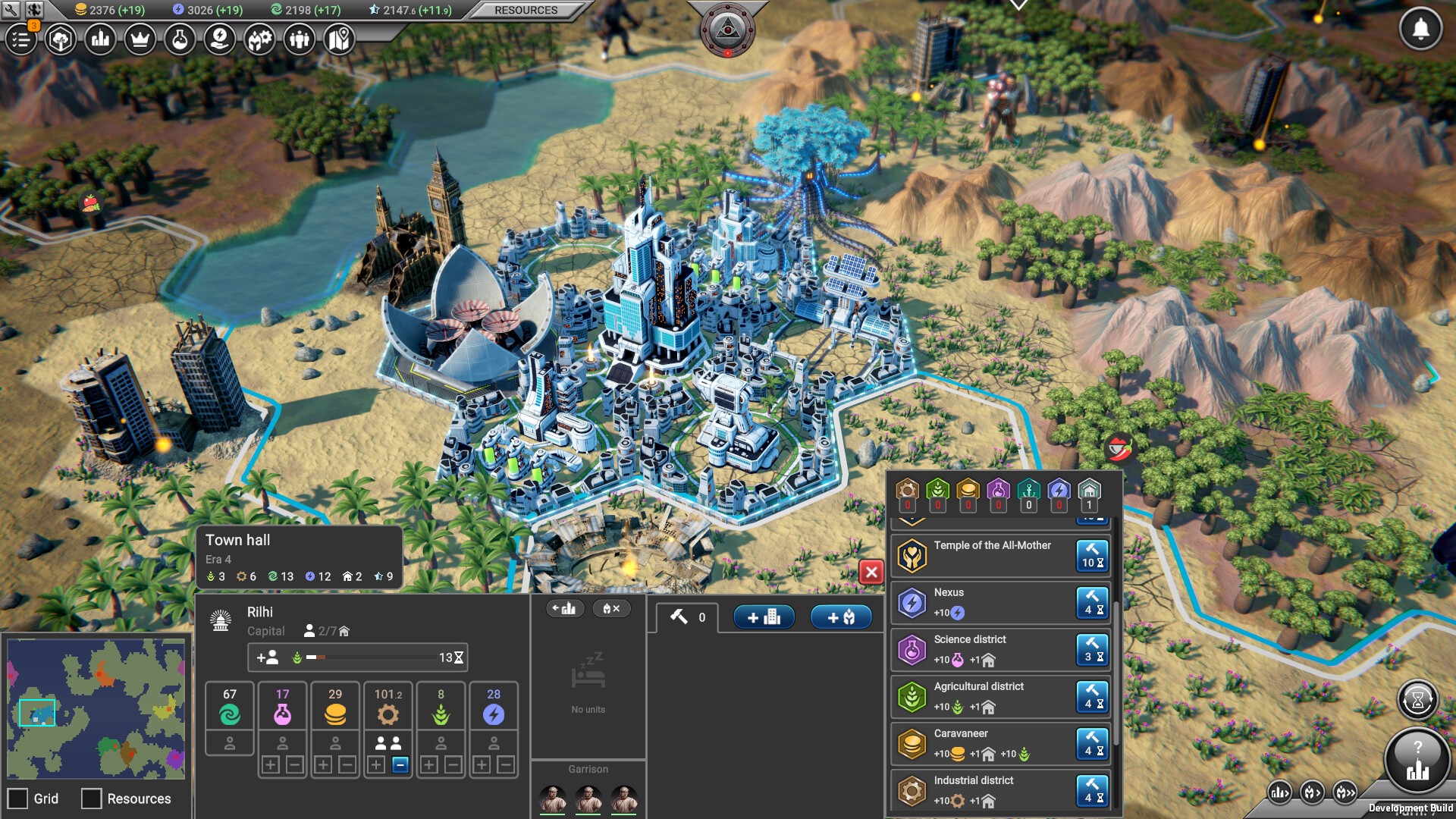1456x819 pixels.
Task: Expand the Garrison section
Action: (x=588, y=769)
